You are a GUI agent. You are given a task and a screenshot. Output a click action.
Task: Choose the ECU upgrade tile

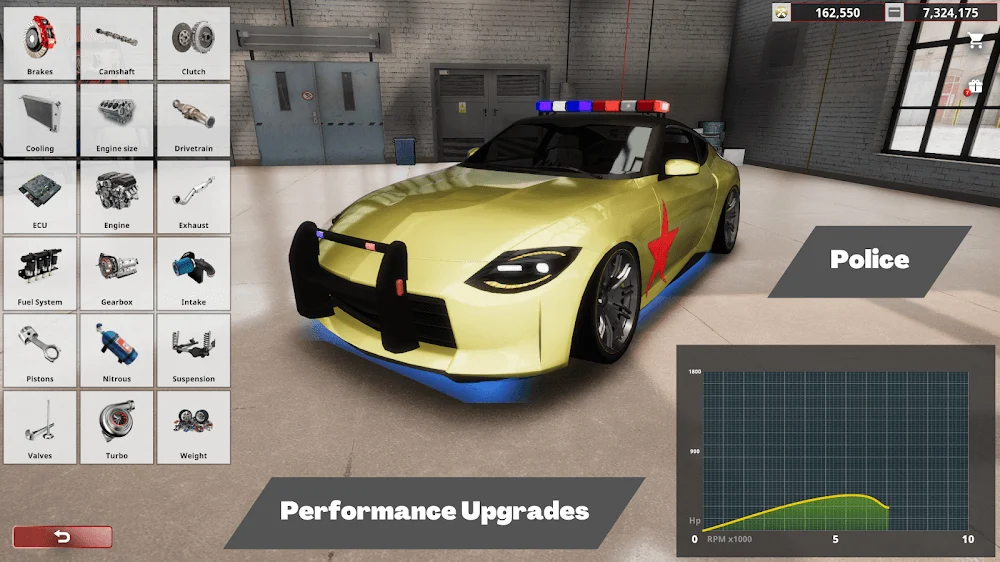40,197
